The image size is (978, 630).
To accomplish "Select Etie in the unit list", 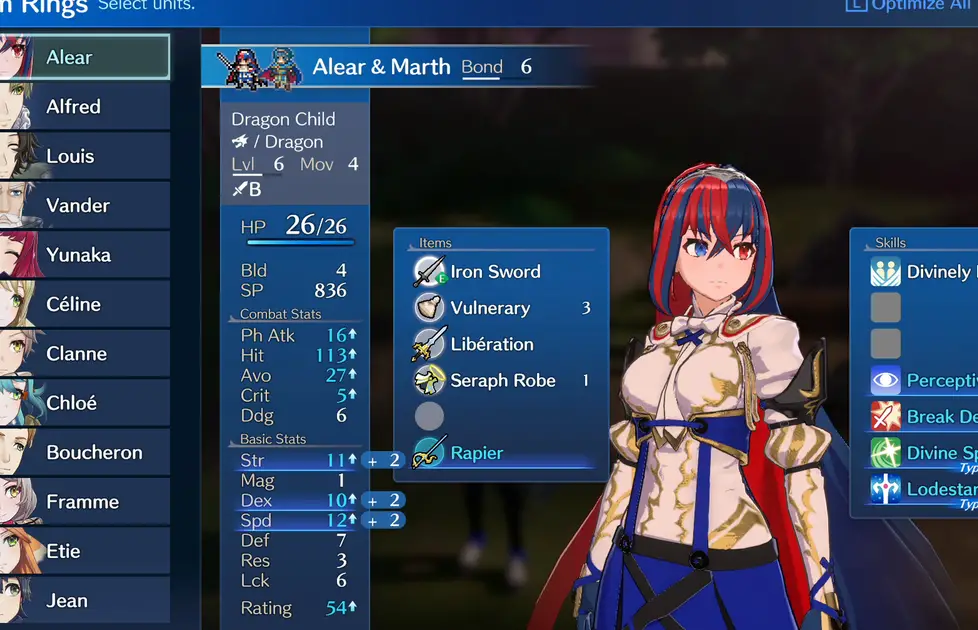I will click(x=85, y=551).
